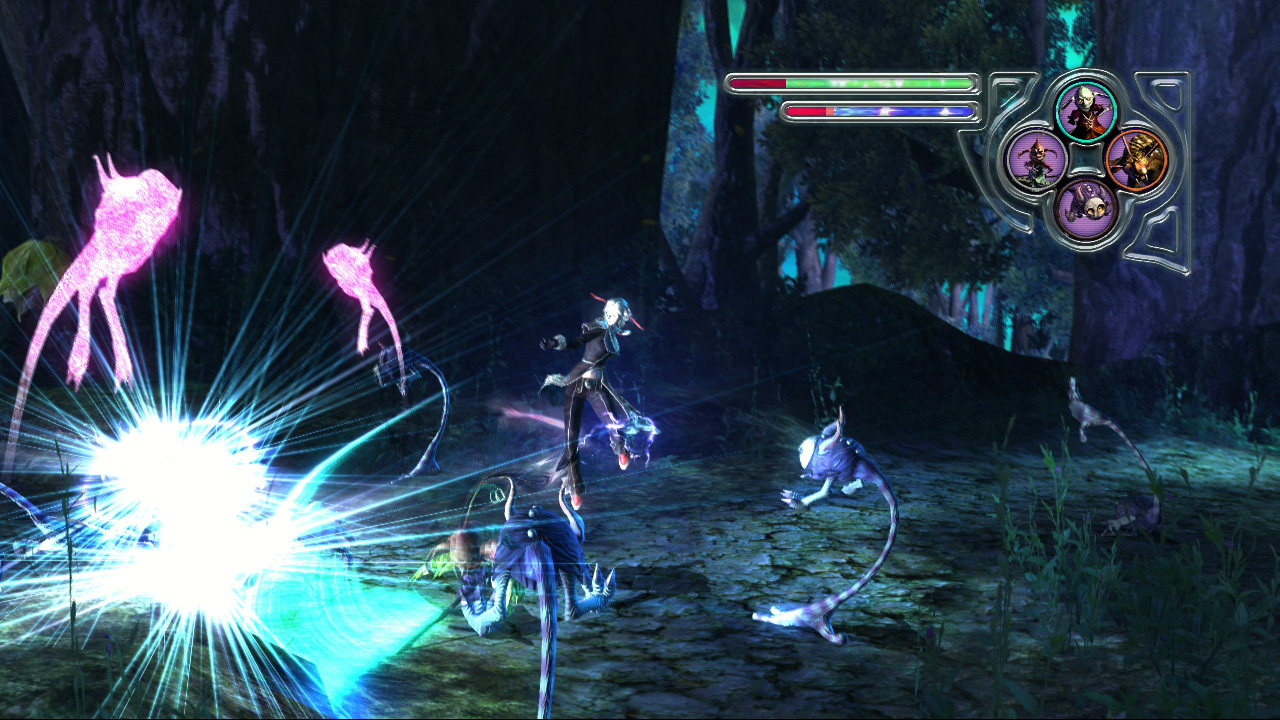Switch to the small green-clad goblin portrait
Viewport: 1280px width, 720px height.
[1033, 159]
